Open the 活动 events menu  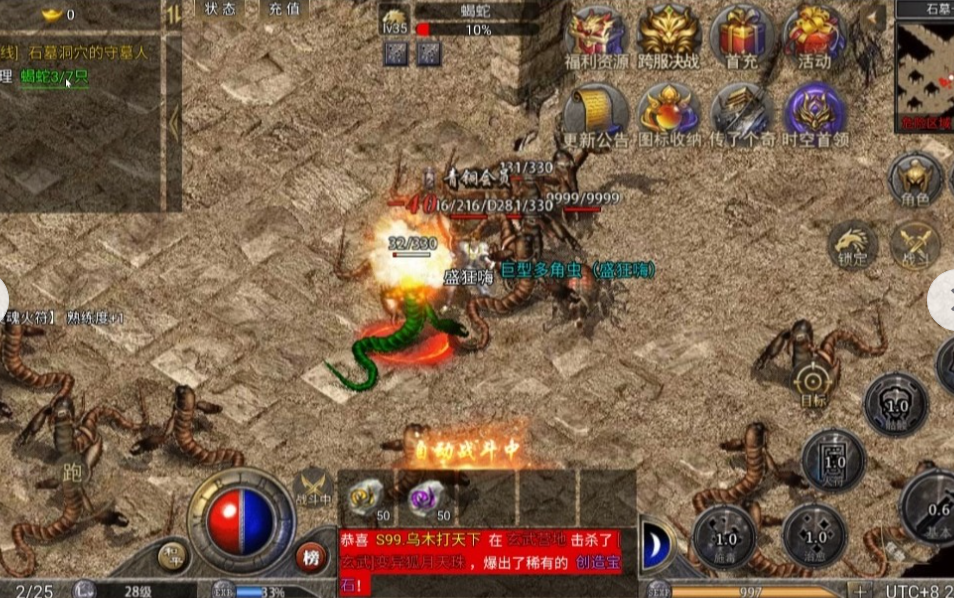point(814,37)
